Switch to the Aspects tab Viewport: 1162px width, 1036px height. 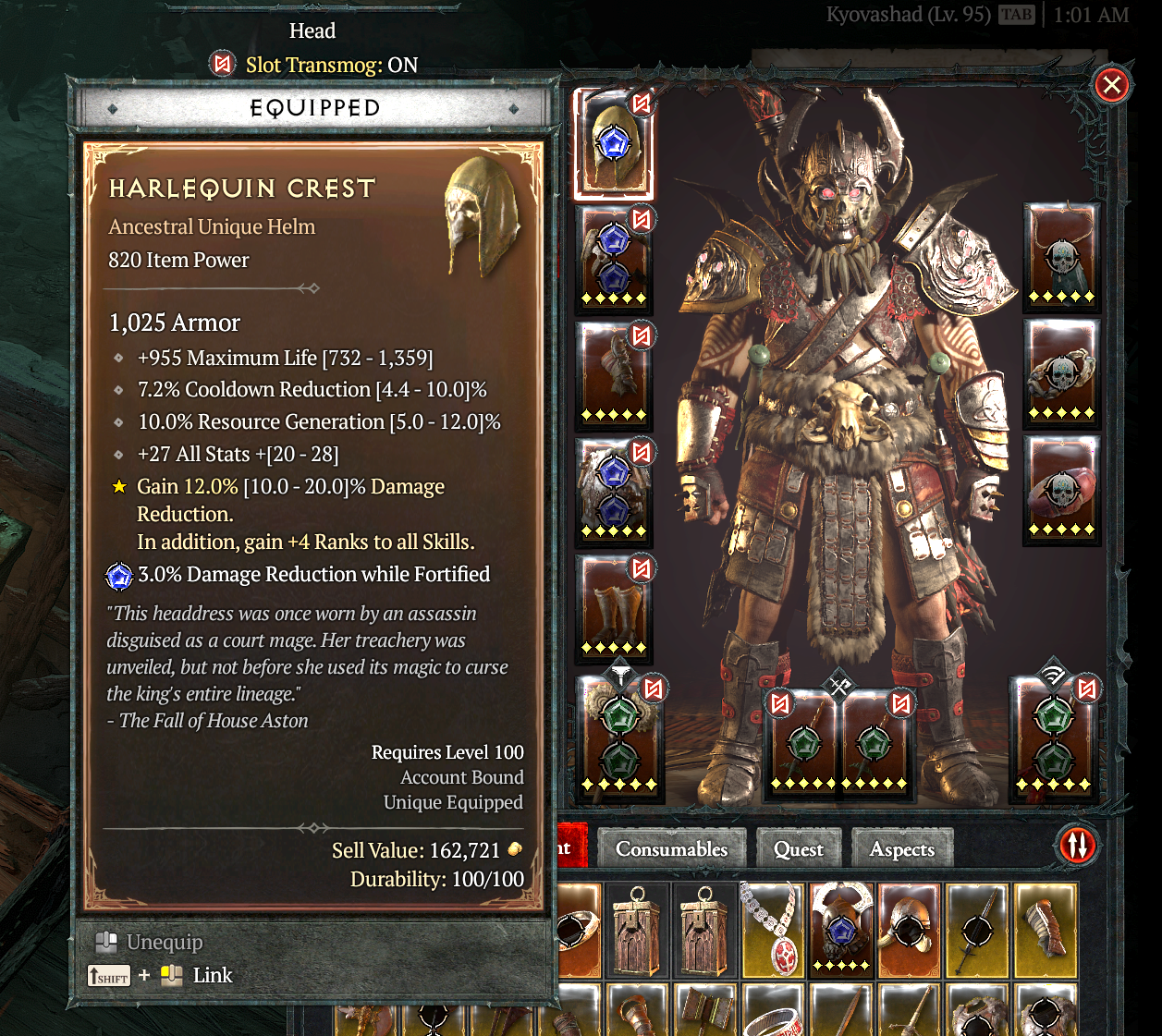[x=901, y=849]
